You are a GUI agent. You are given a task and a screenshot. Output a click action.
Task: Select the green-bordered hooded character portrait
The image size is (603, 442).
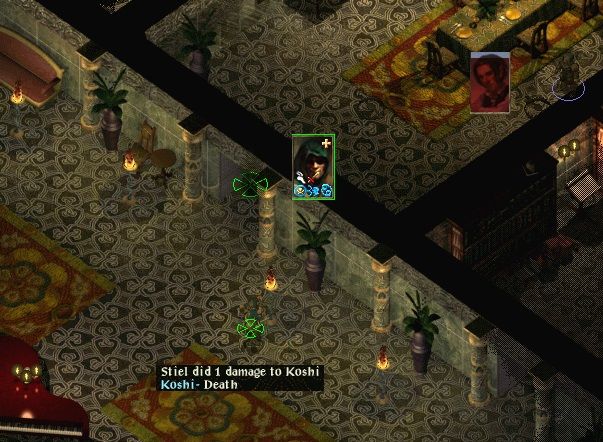pyautogui.click(x=312, y=163)
